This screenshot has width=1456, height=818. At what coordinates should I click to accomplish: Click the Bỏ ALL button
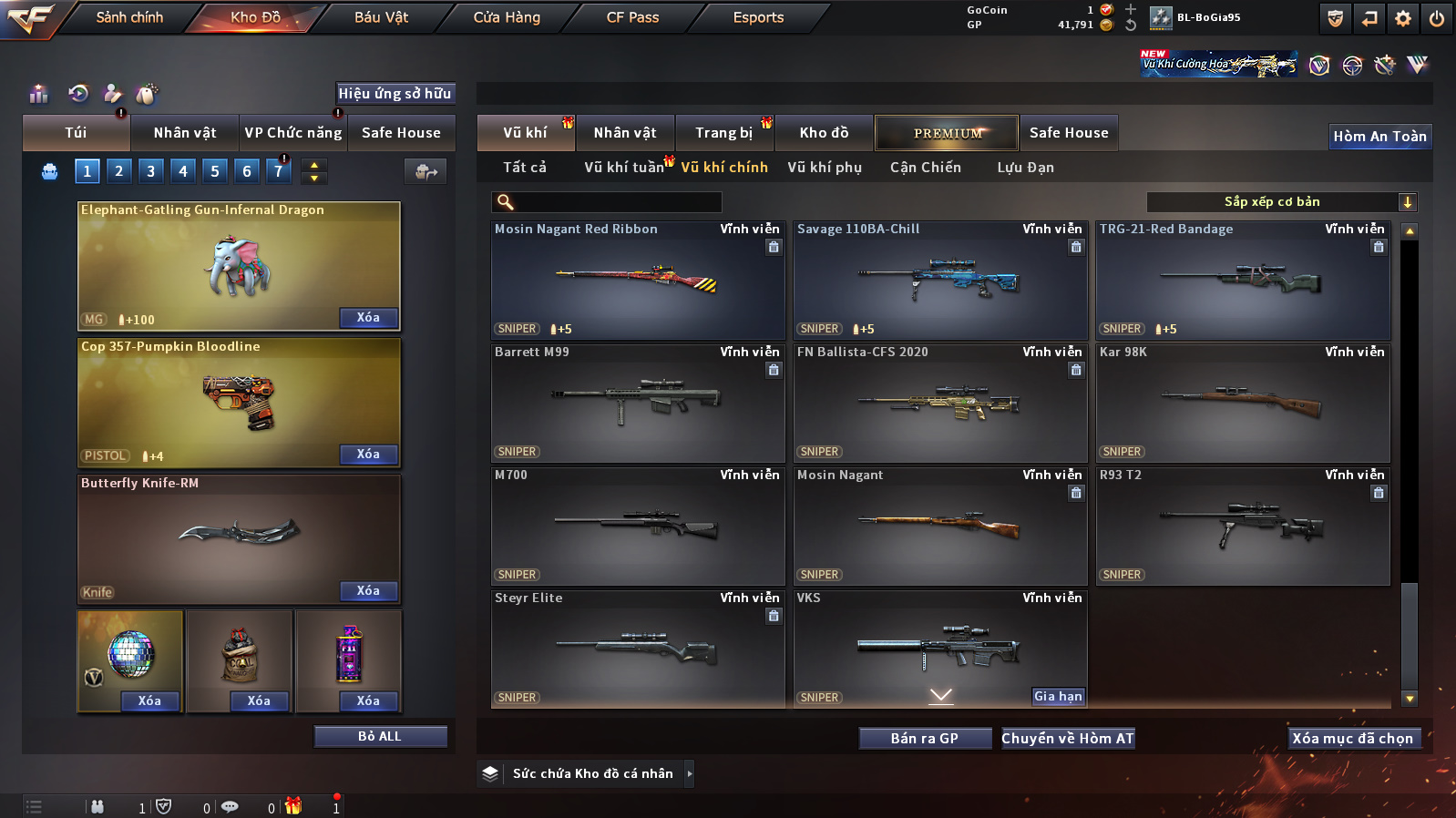coord(380,737)
